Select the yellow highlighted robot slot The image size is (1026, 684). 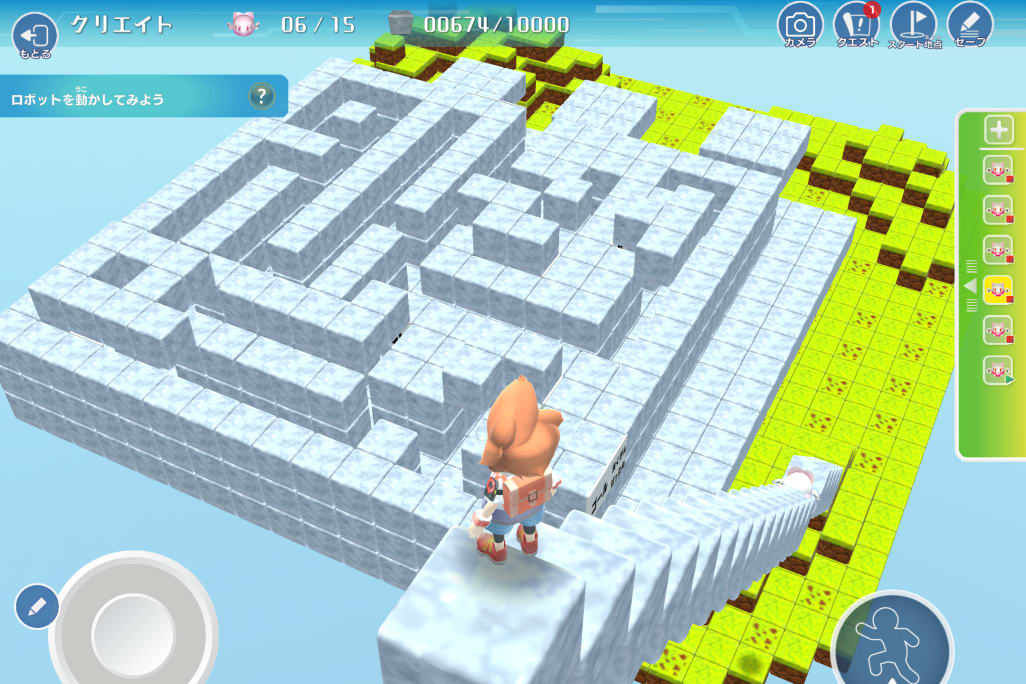click(997, 290)
